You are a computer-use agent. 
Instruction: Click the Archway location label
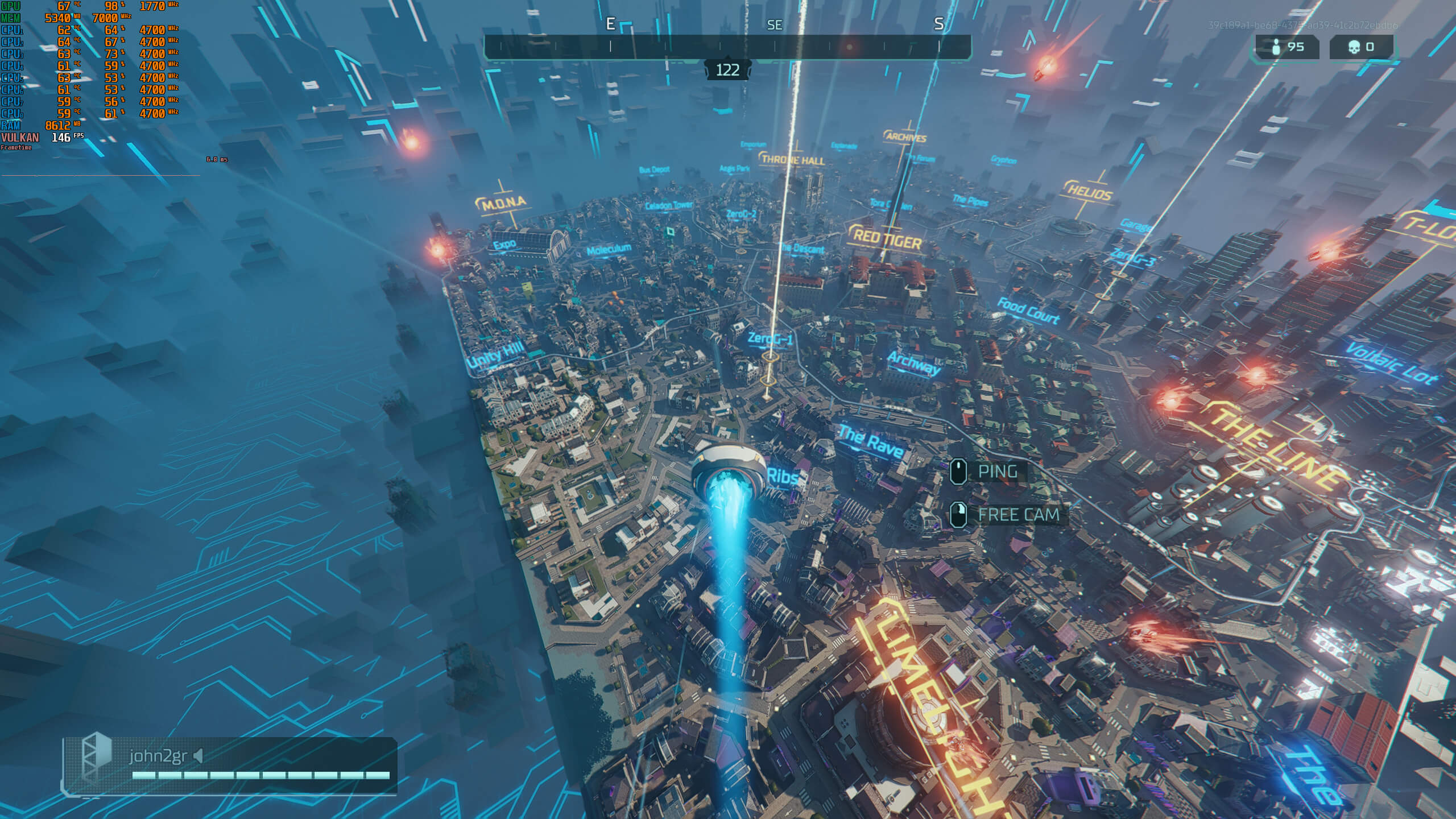(x=914, y=363)
